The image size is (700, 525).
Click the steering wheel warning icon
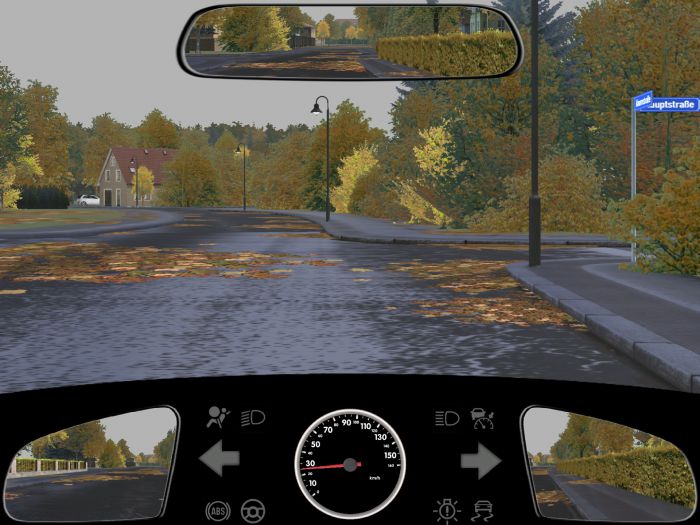(x=253, y=511)
